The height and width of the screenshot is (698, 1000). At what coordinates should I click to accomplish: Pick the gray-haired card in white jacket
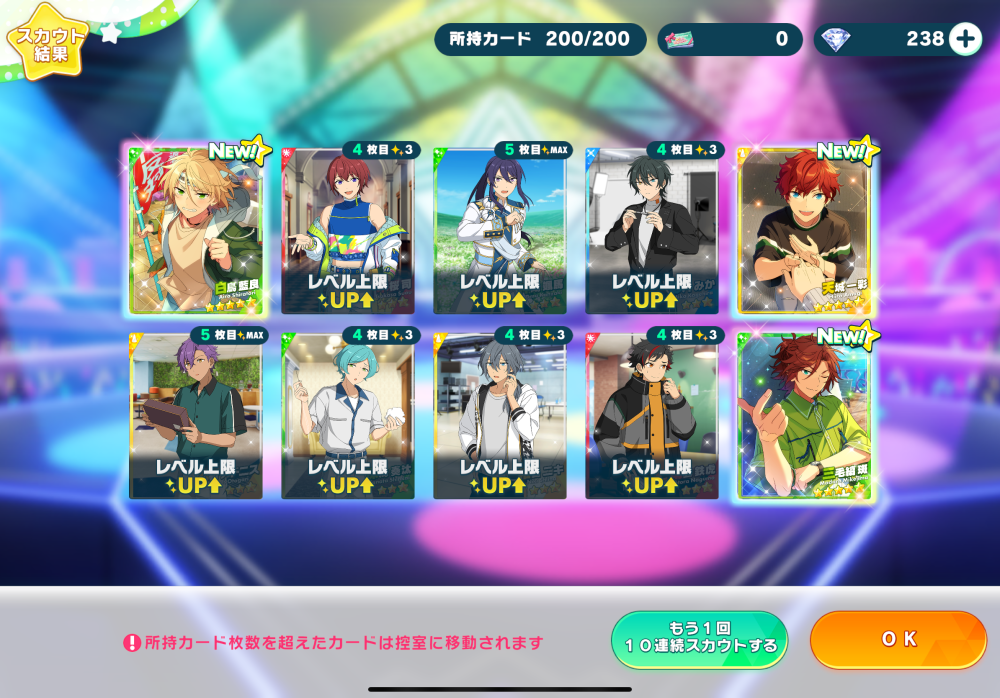tap(500, 415)
